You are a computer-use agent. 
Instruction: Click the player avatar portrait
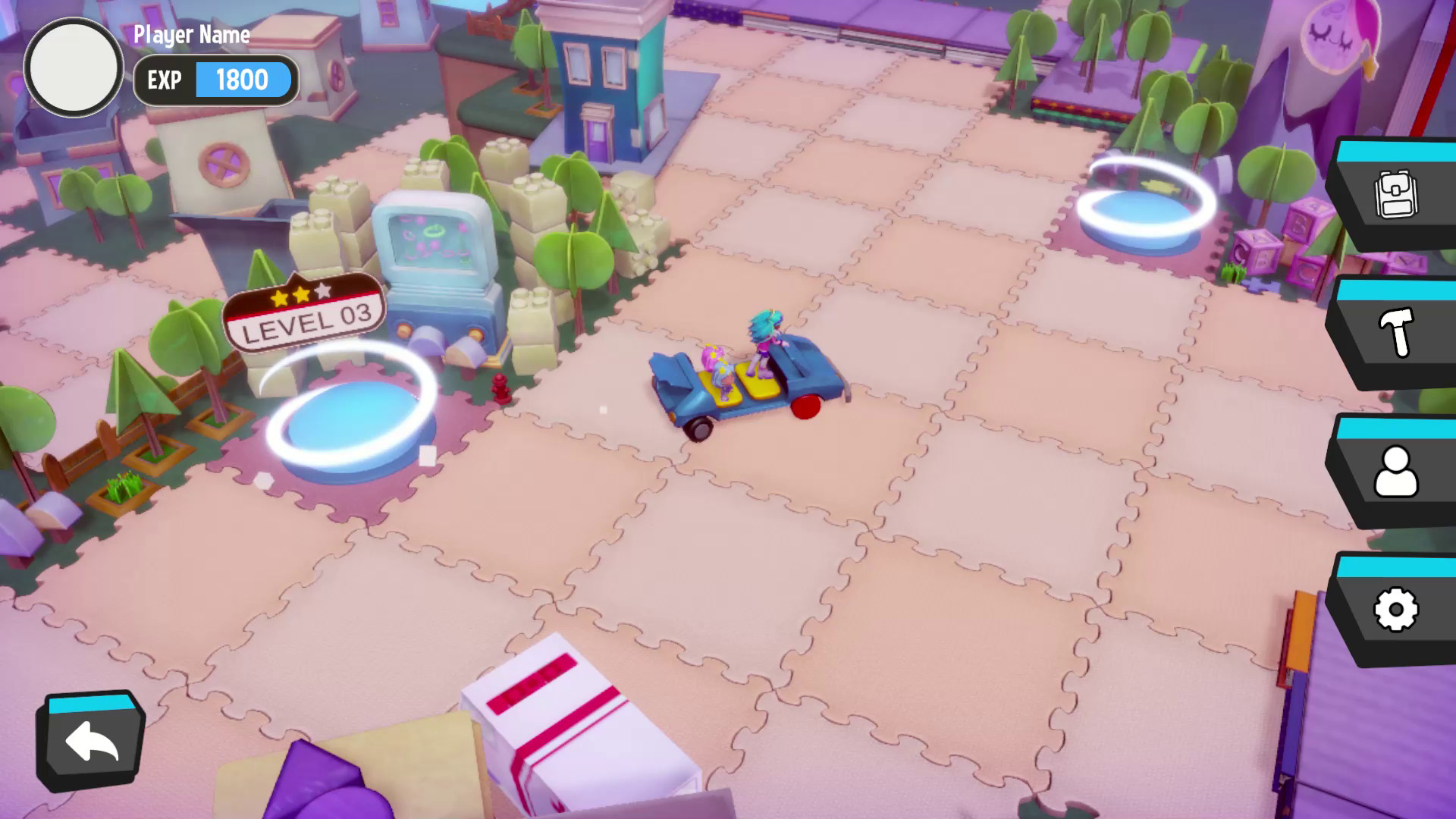(x=73, y=68)
